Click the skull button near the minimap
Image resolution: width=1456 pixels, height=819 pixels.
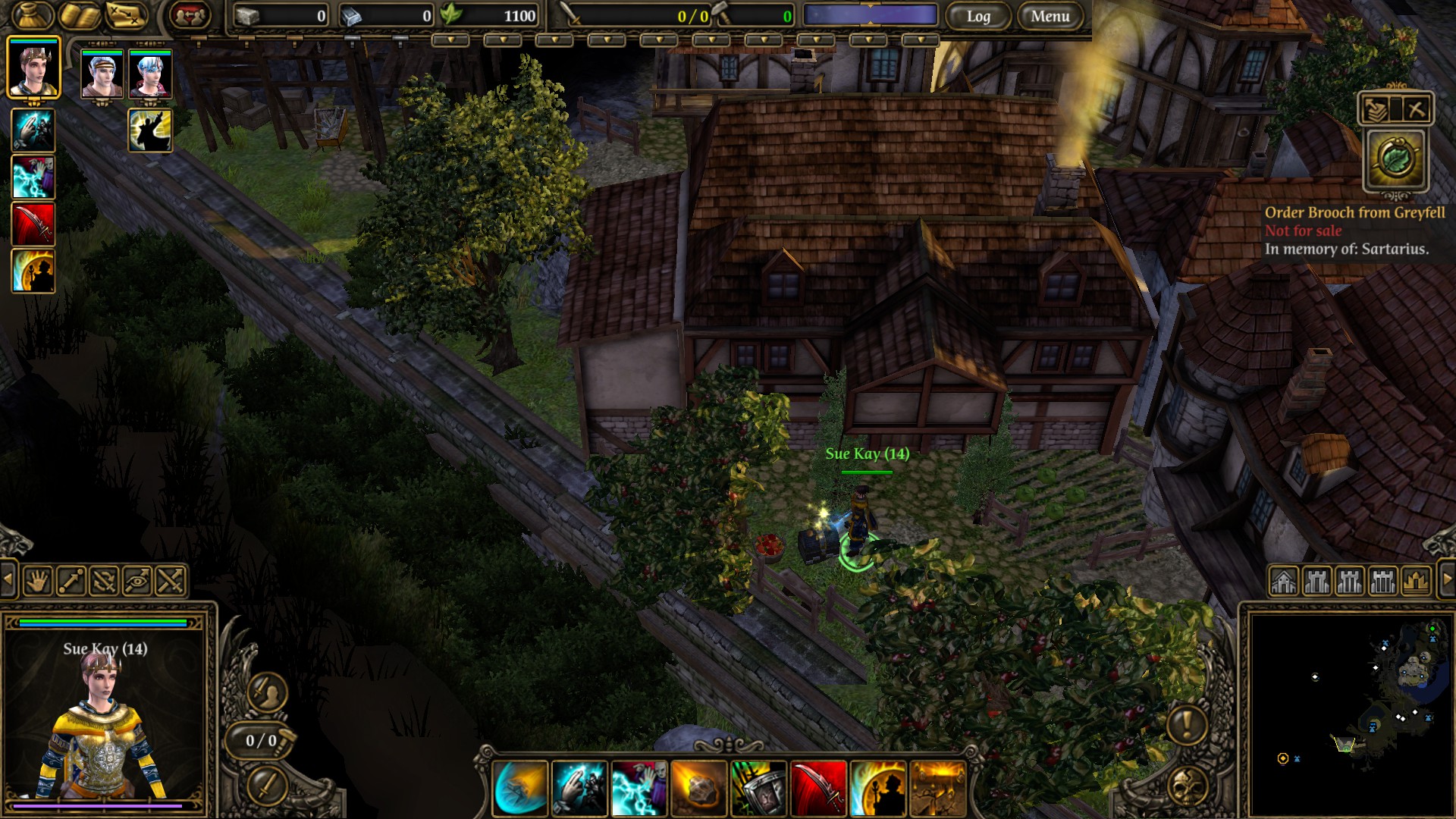(1188, 787)
